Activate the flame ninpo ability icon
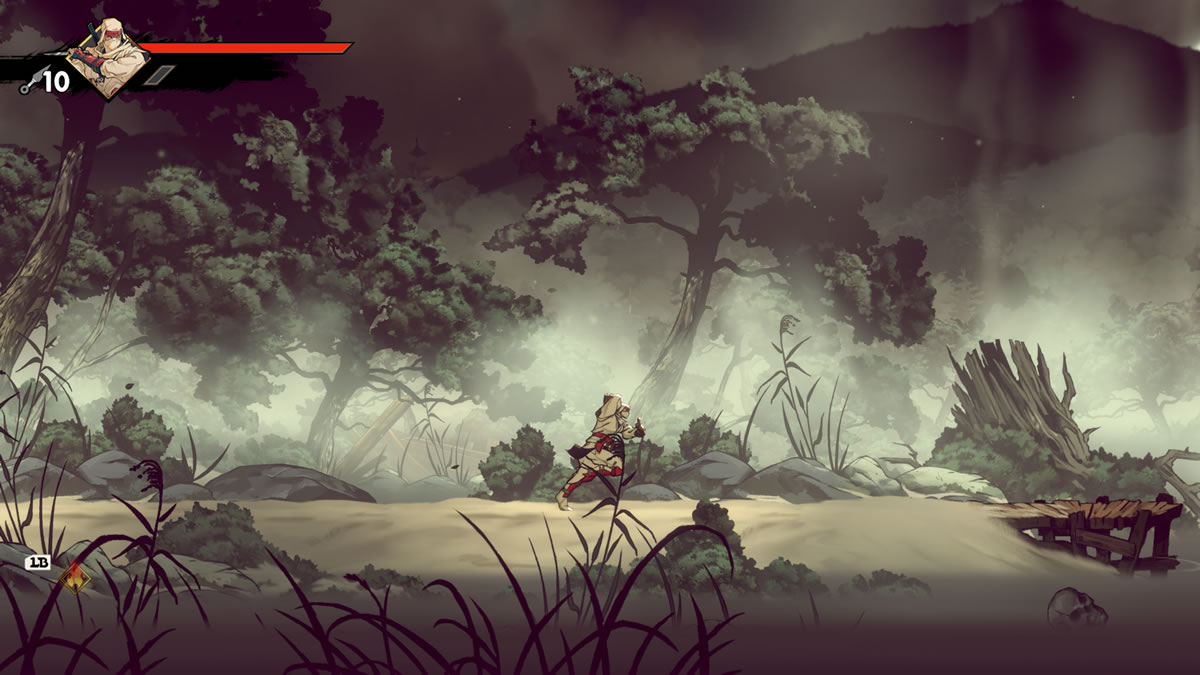Image resolution: width=1200 pixels, height=675 pixels. [72, 577]
